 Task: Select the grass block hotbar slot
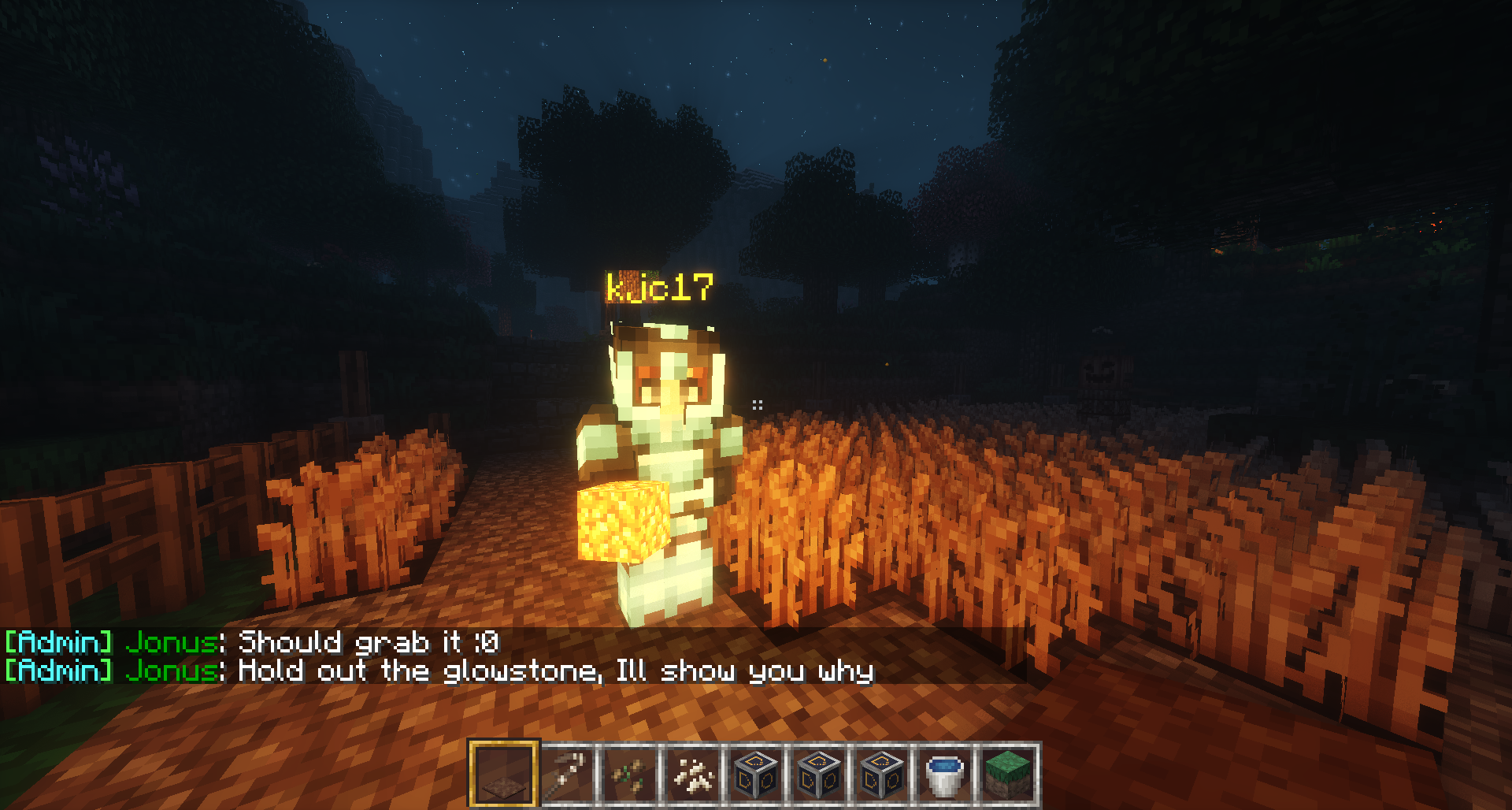tap(1007, 774)
